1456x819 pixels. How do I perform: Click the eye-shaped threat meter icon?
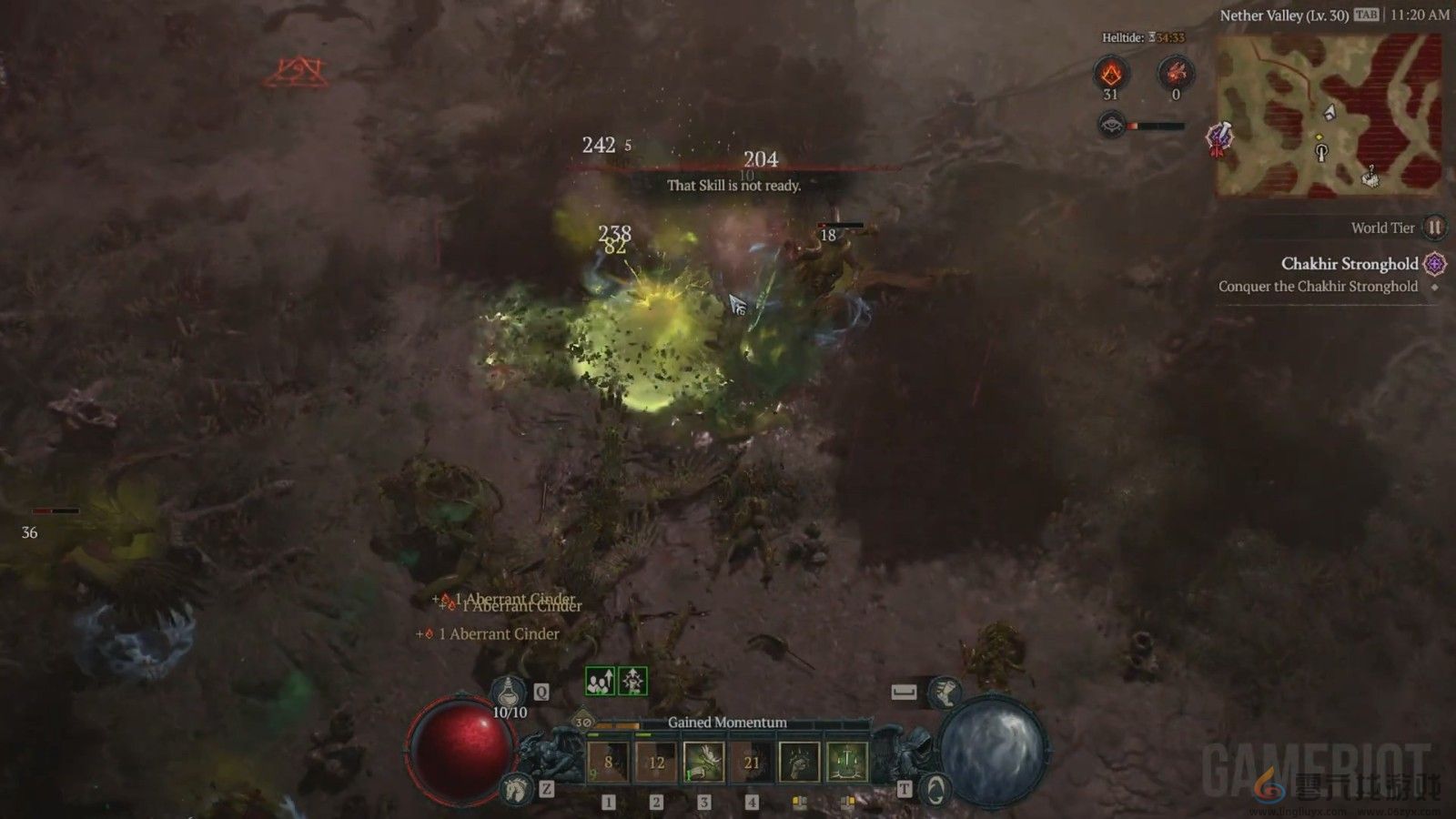pyautogui.click(x=1111, y=125)
